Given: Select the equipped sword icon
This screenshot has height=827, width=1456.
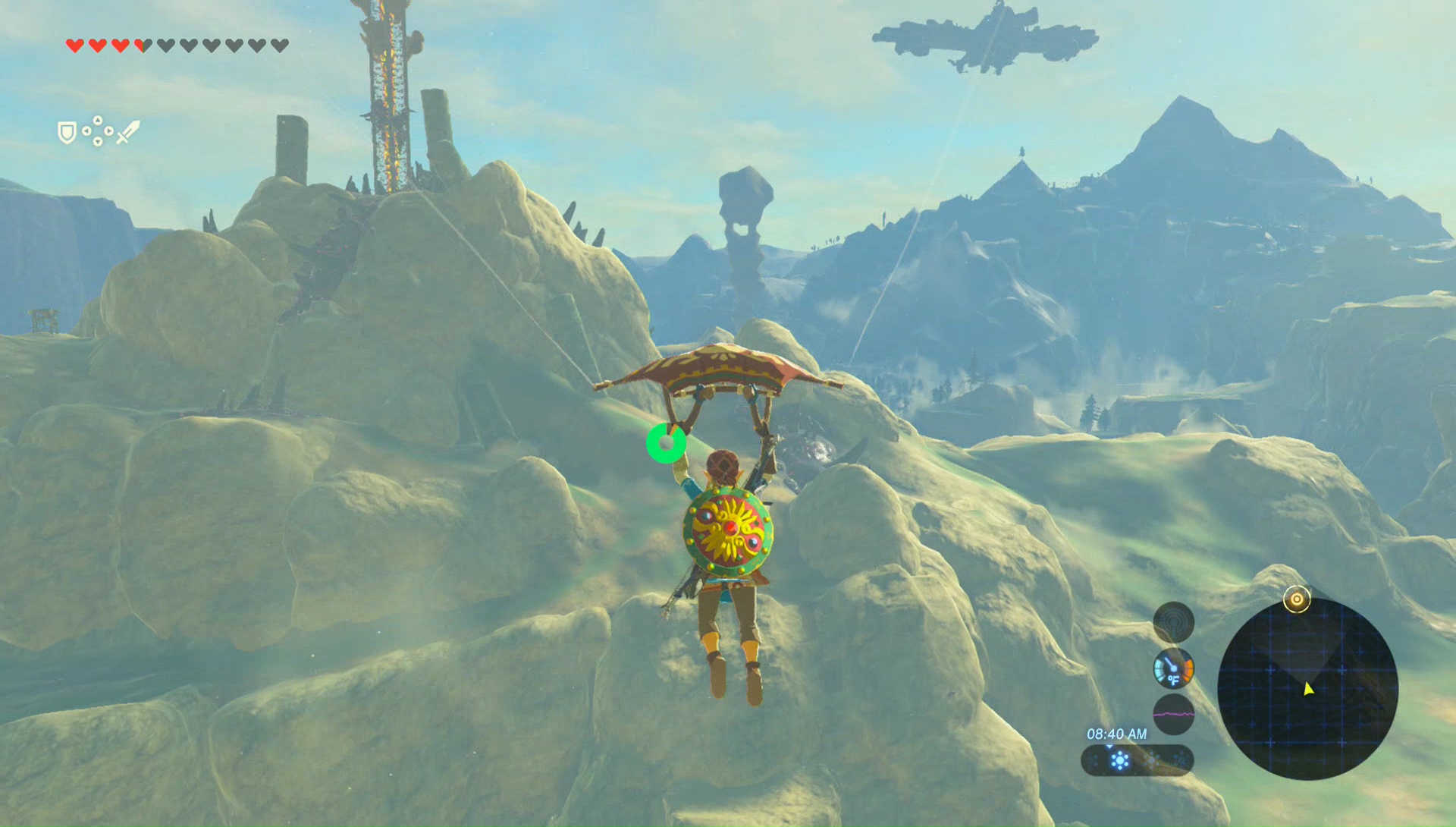Looking at the screenshot, I should [x=128, y=132].
